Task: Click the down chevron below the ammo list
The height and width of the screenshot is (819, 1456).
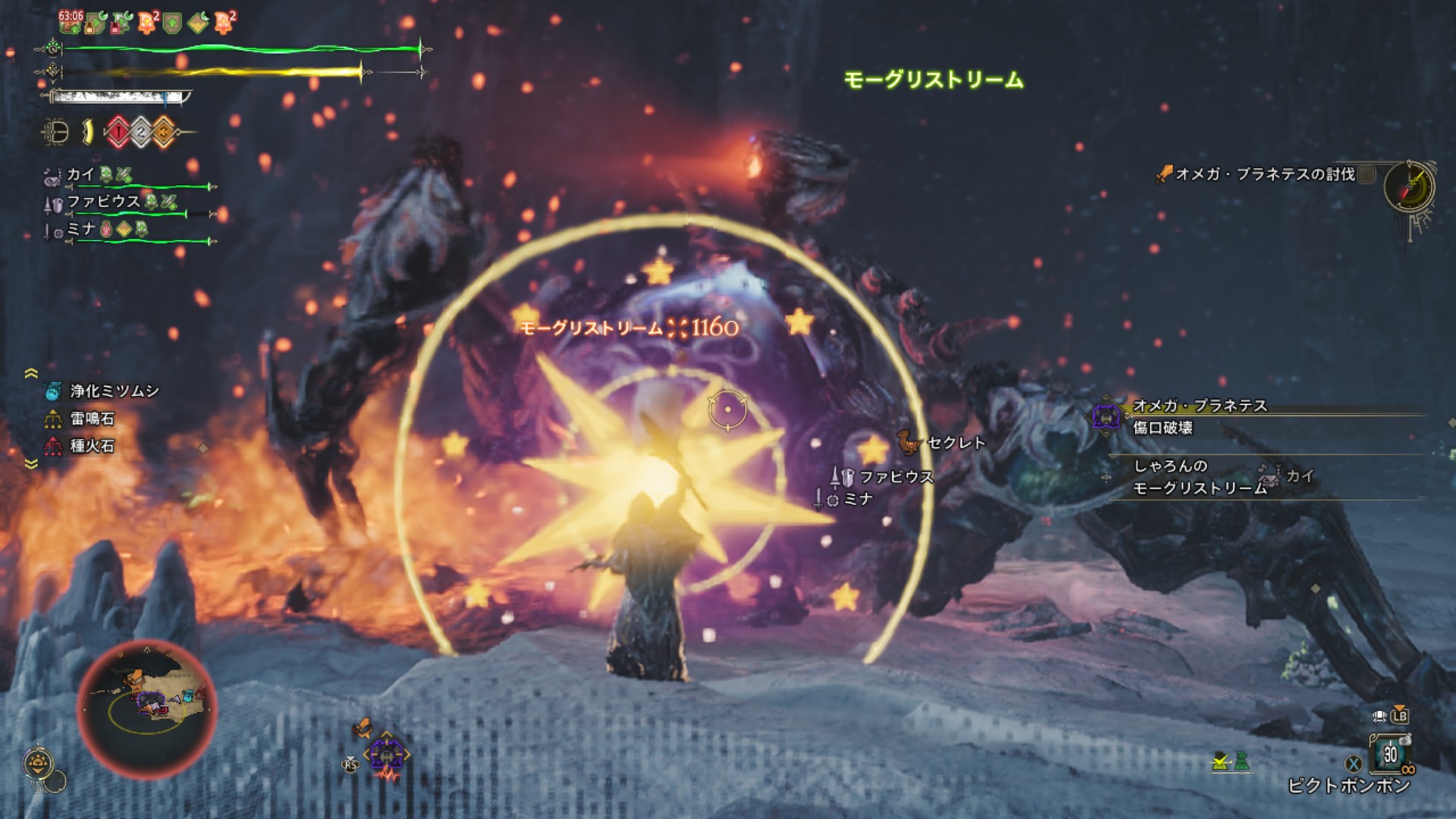Action: pos(31,463)
